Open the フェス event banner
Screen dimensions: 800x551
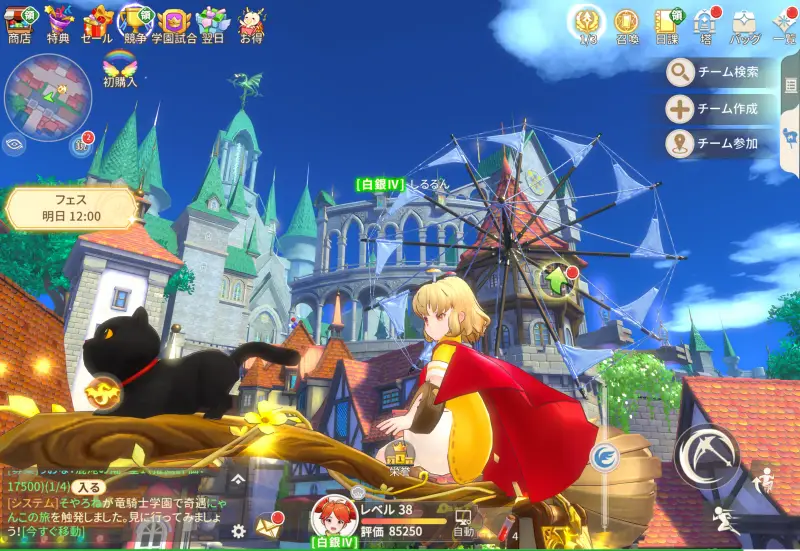[x=71, y=207]
